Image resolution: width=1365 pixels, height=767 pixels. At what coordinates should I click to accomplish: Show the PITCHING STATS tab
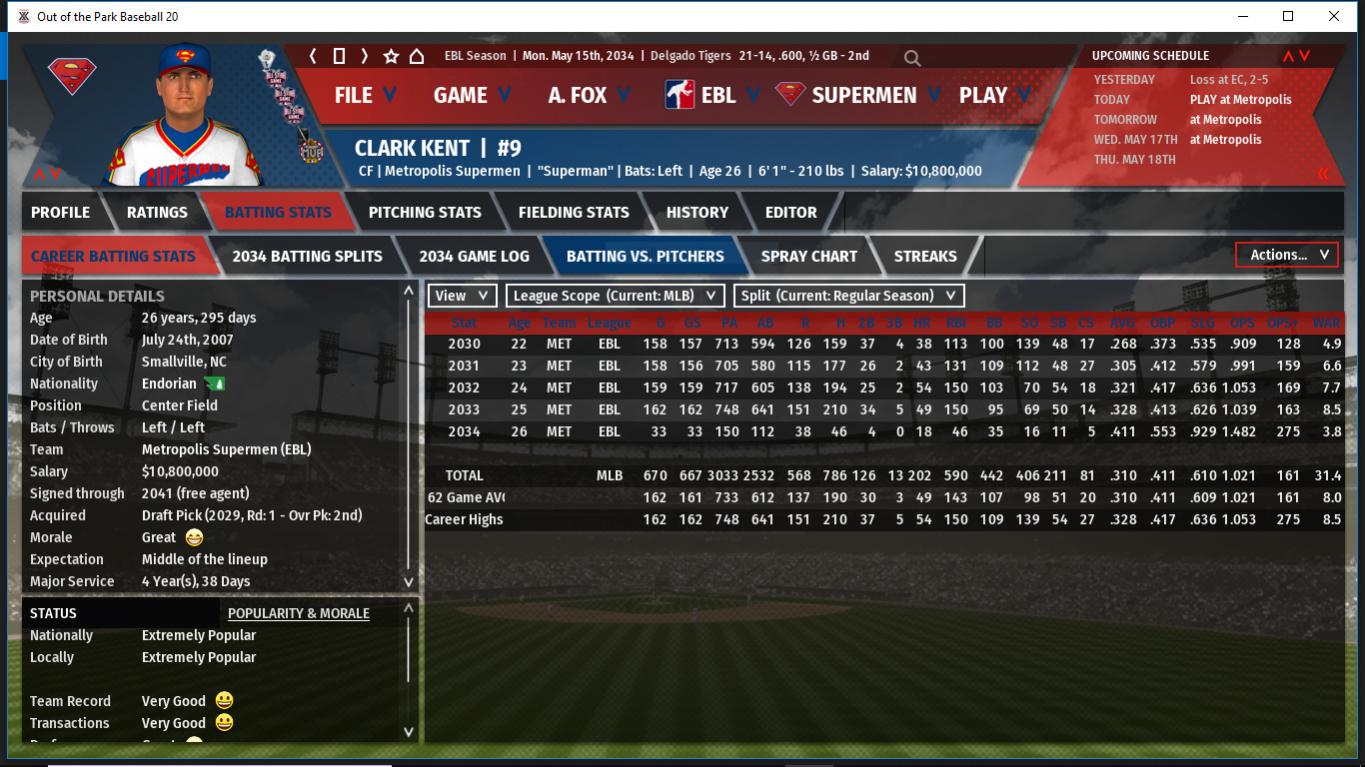(424, 212)
